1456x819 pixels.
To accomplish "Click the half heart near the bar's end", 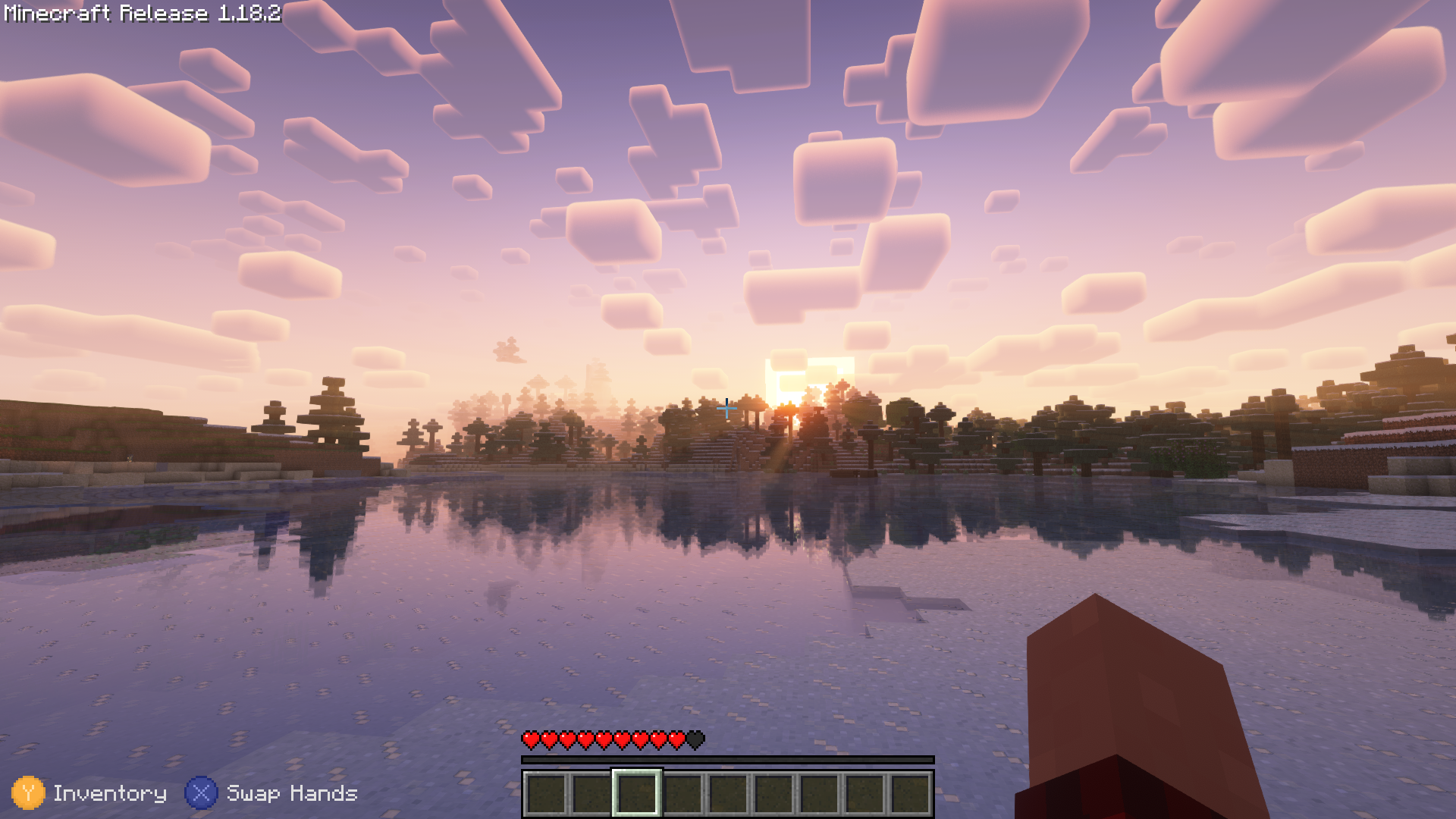I will 677,739.
